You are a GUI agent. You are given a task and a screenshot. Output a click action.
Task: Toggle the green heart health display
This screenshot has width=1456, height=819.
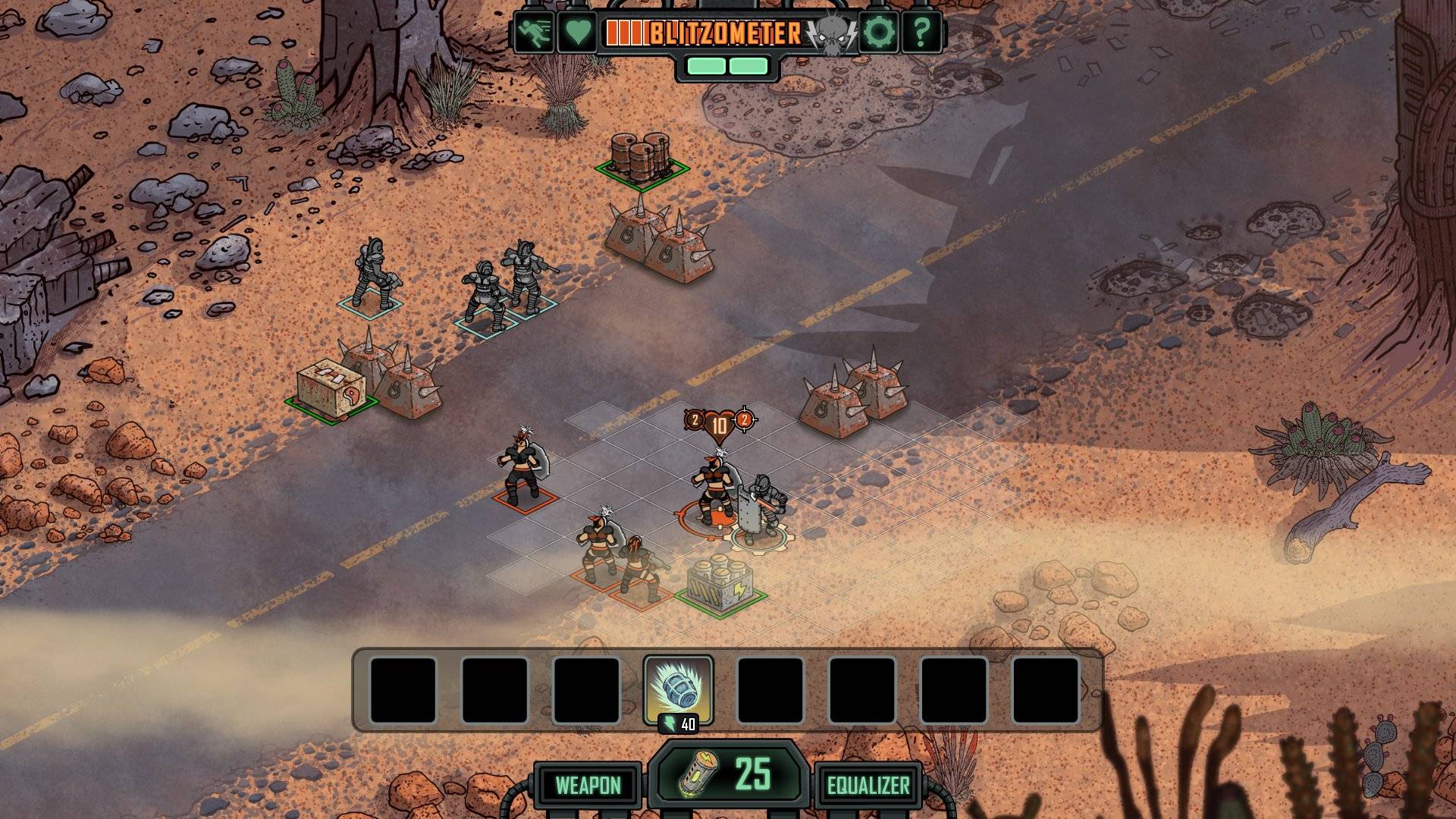(x=577, y=33)
